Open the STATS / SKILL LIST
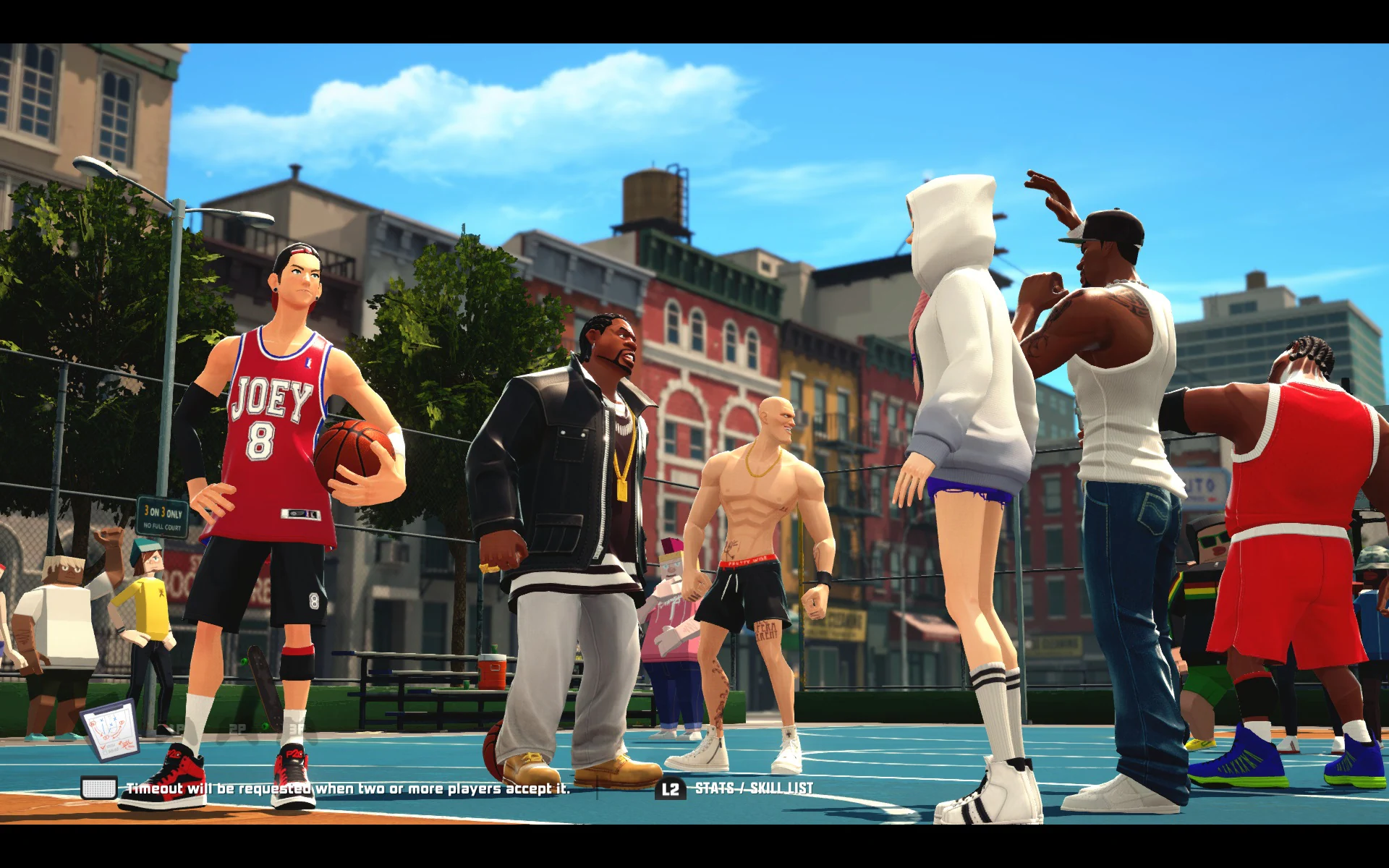Screen dimensions: 1389x868 coord(755,789)
